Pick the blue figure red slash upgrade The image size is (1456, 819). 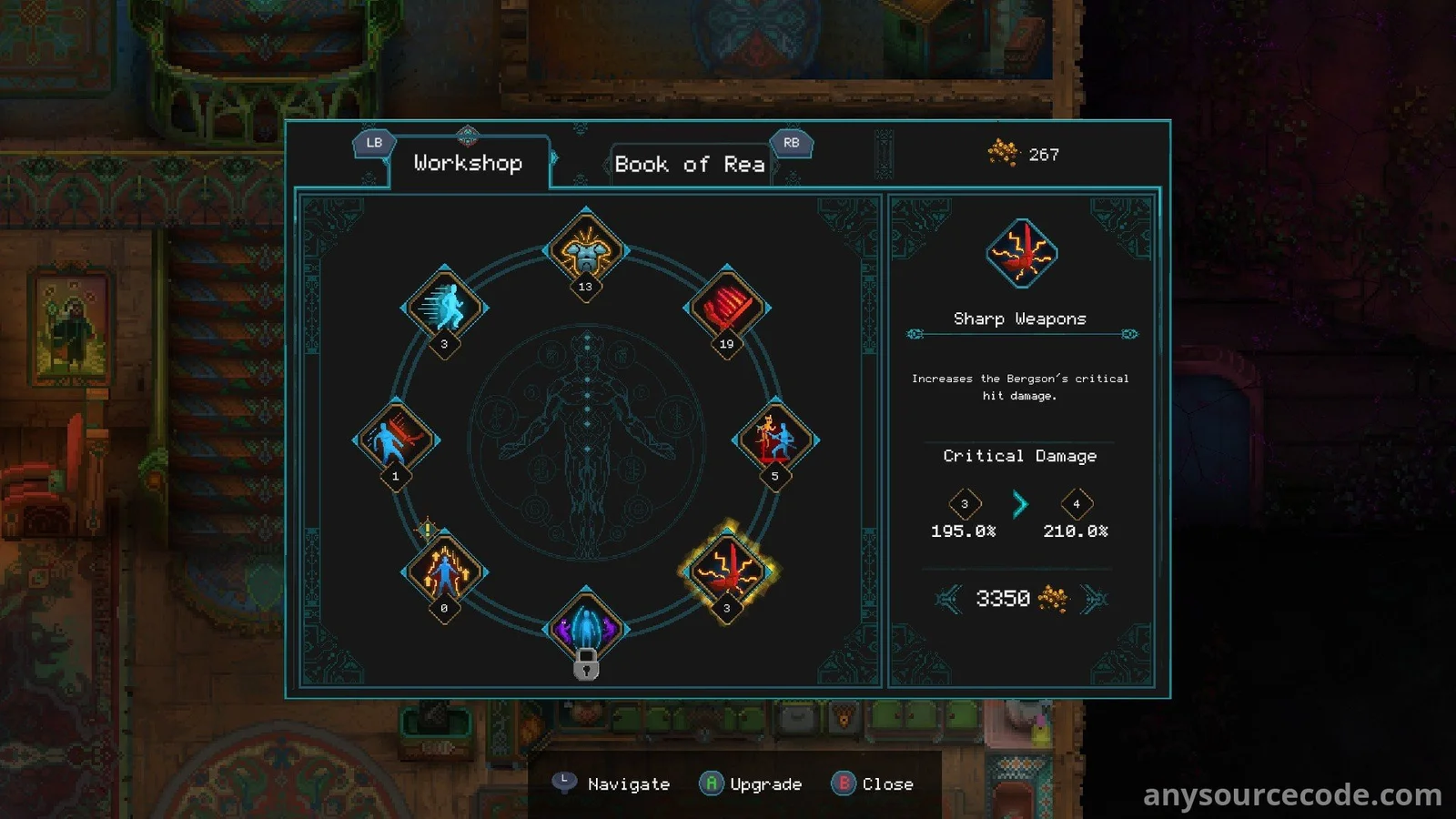click(396, 440)
